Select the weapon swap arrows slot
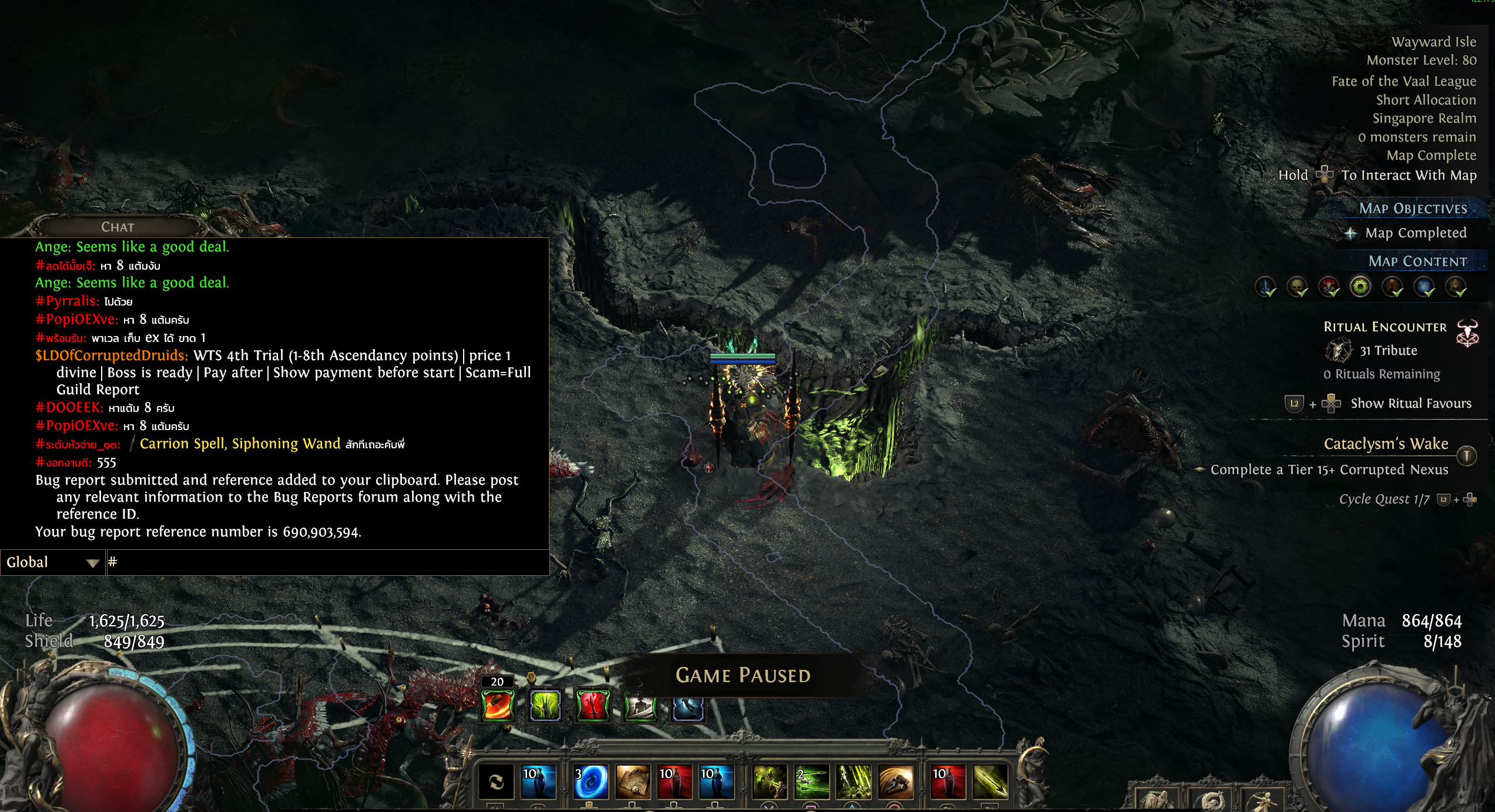The width and height of the screenshot is (1495, 812). (x=497, y=781)
